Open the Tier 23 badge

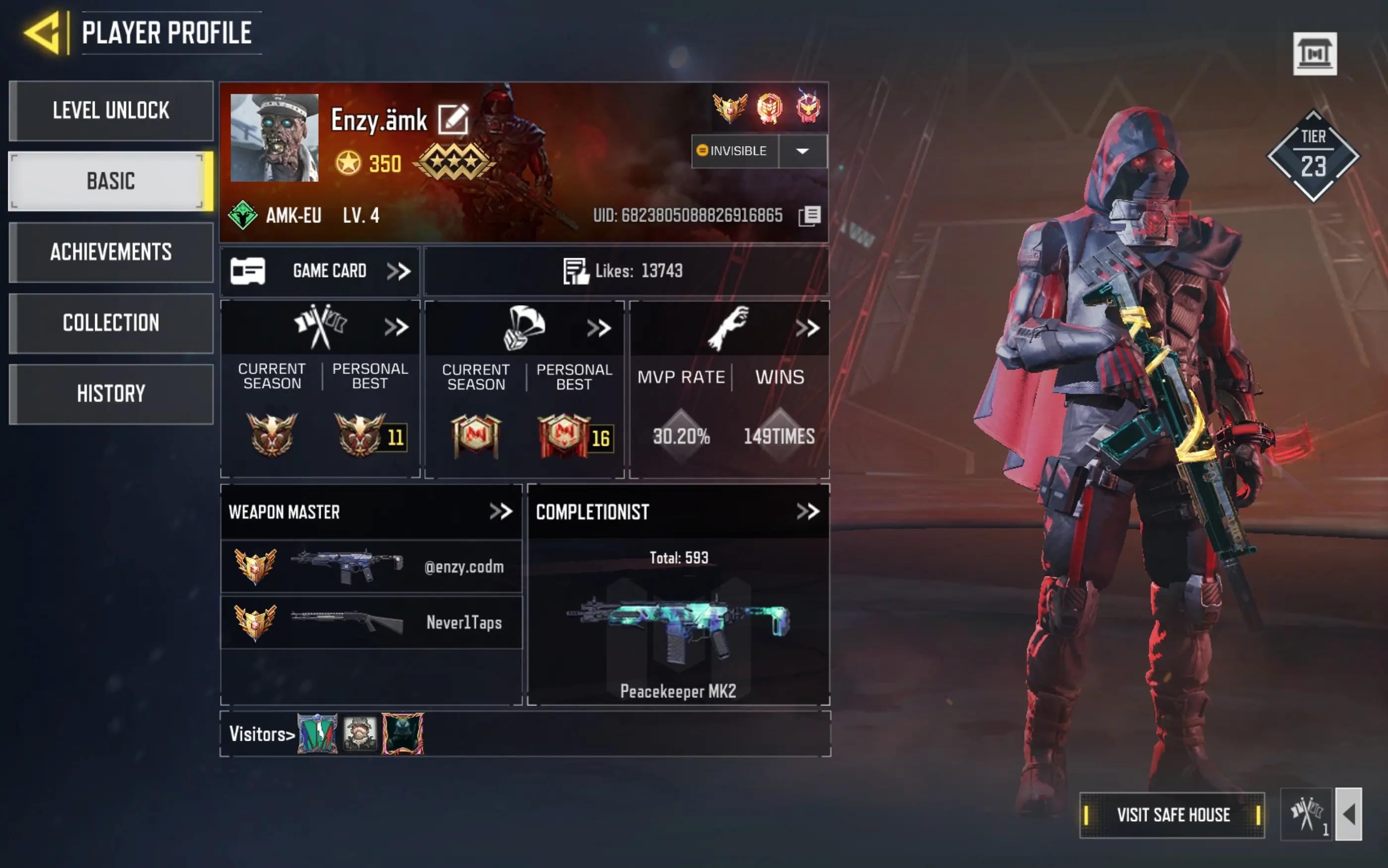click(x=1313, y=156)
